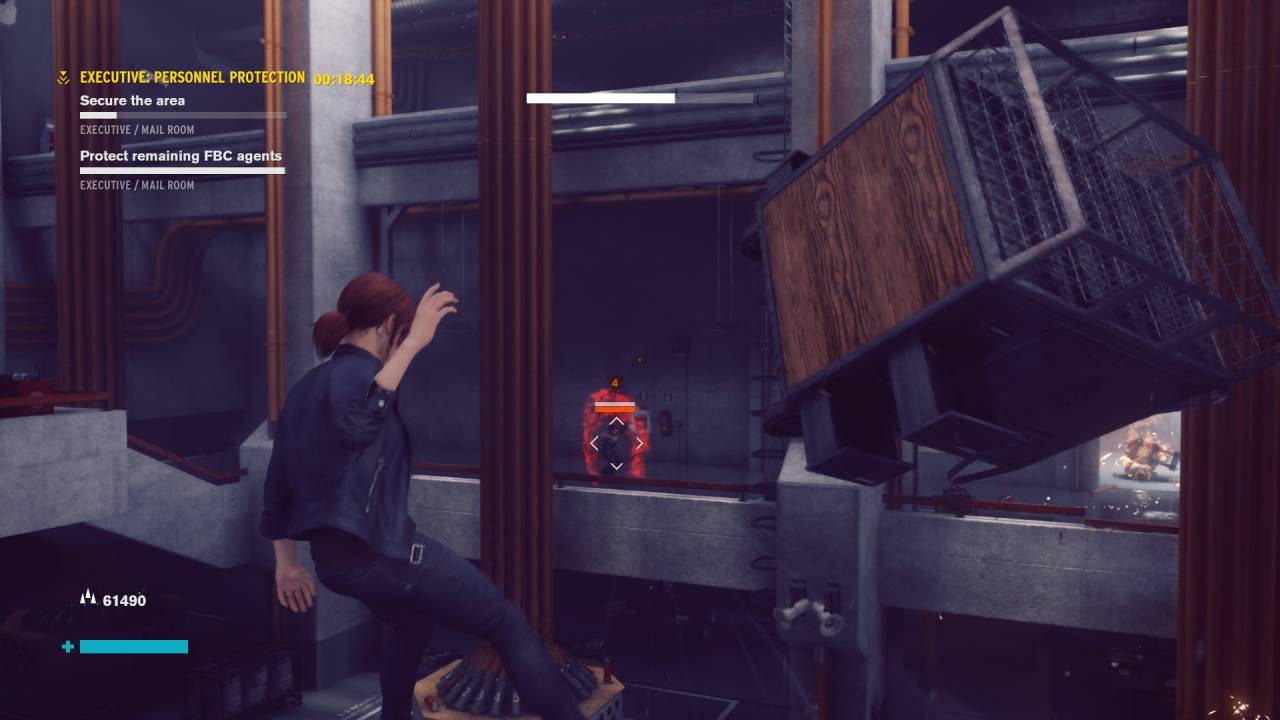Click the upward targeting chevron on the enemy
1280x720 pixels.
pyautogui.click(x=616, y=421)
